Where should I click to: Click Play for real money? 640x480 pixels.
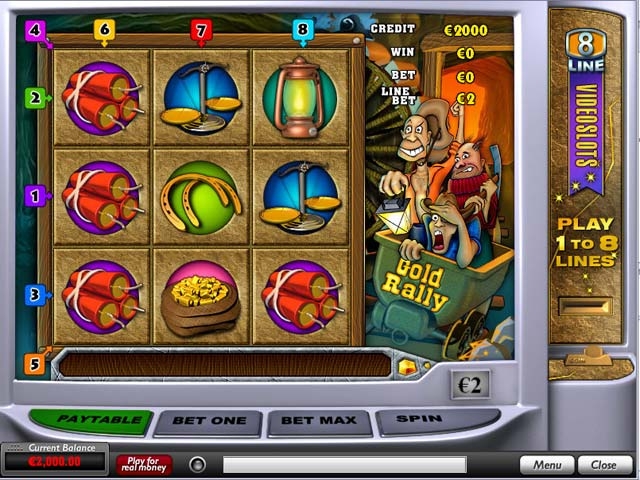(x=144, y=465)
